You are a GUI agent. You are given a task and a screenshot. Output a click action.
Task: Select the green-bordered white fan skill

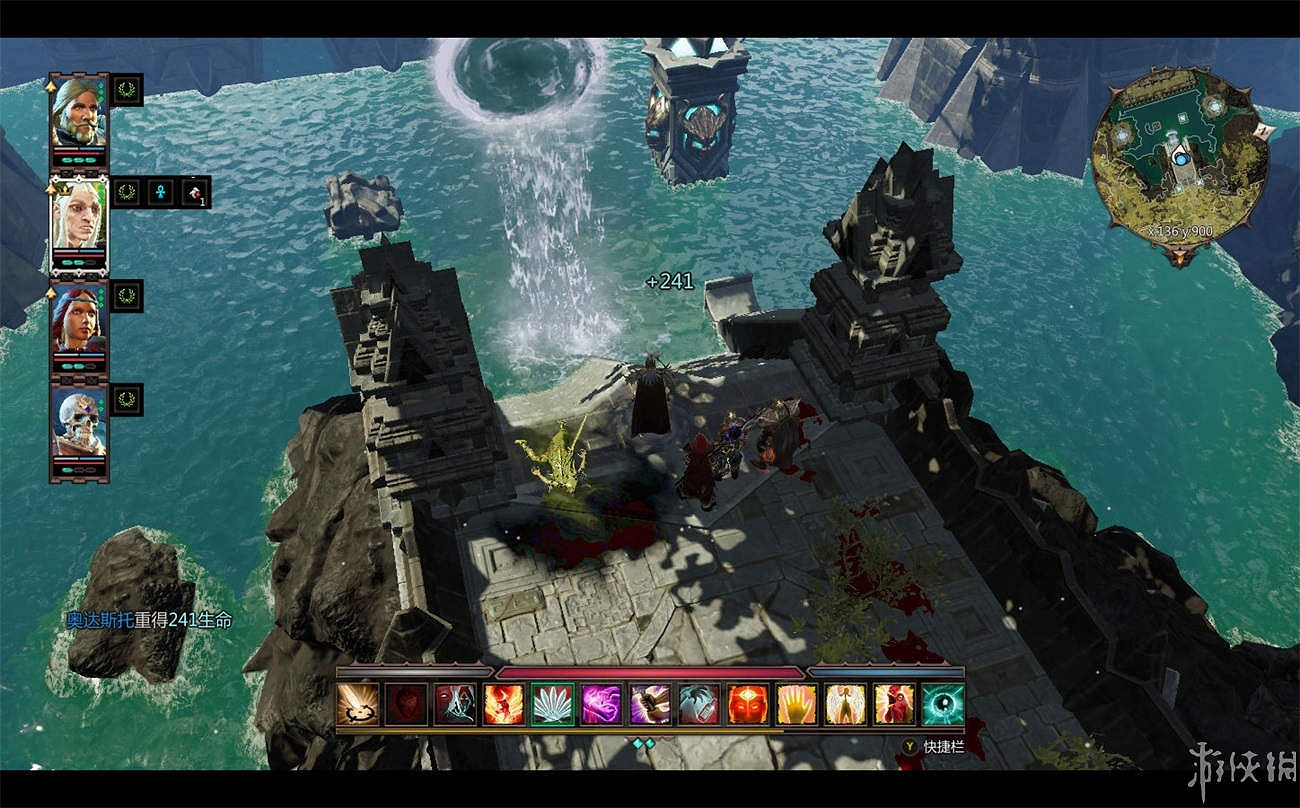point(553,704)
